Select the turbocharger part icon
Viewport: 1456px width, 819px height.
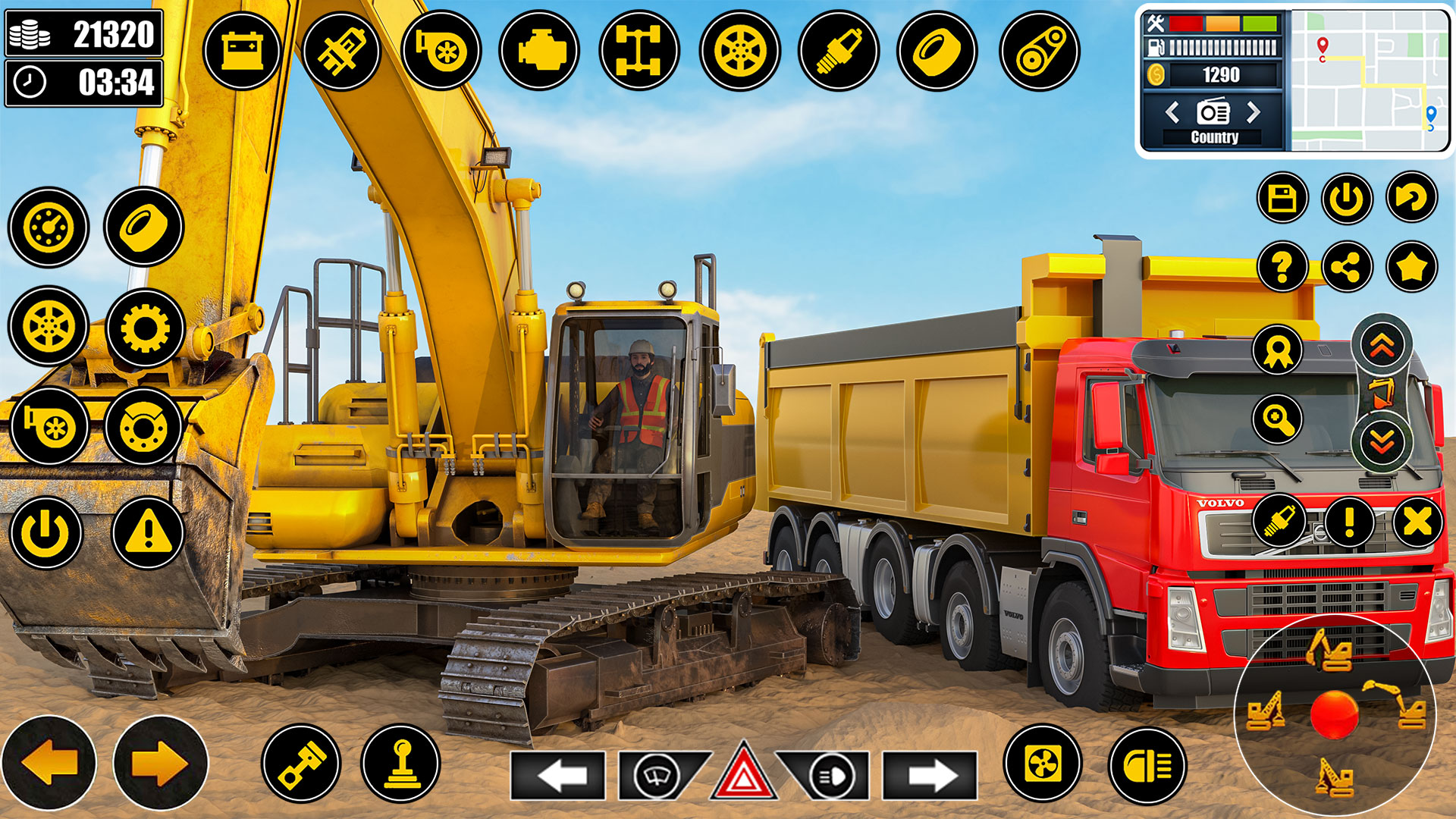click(442, 50)
